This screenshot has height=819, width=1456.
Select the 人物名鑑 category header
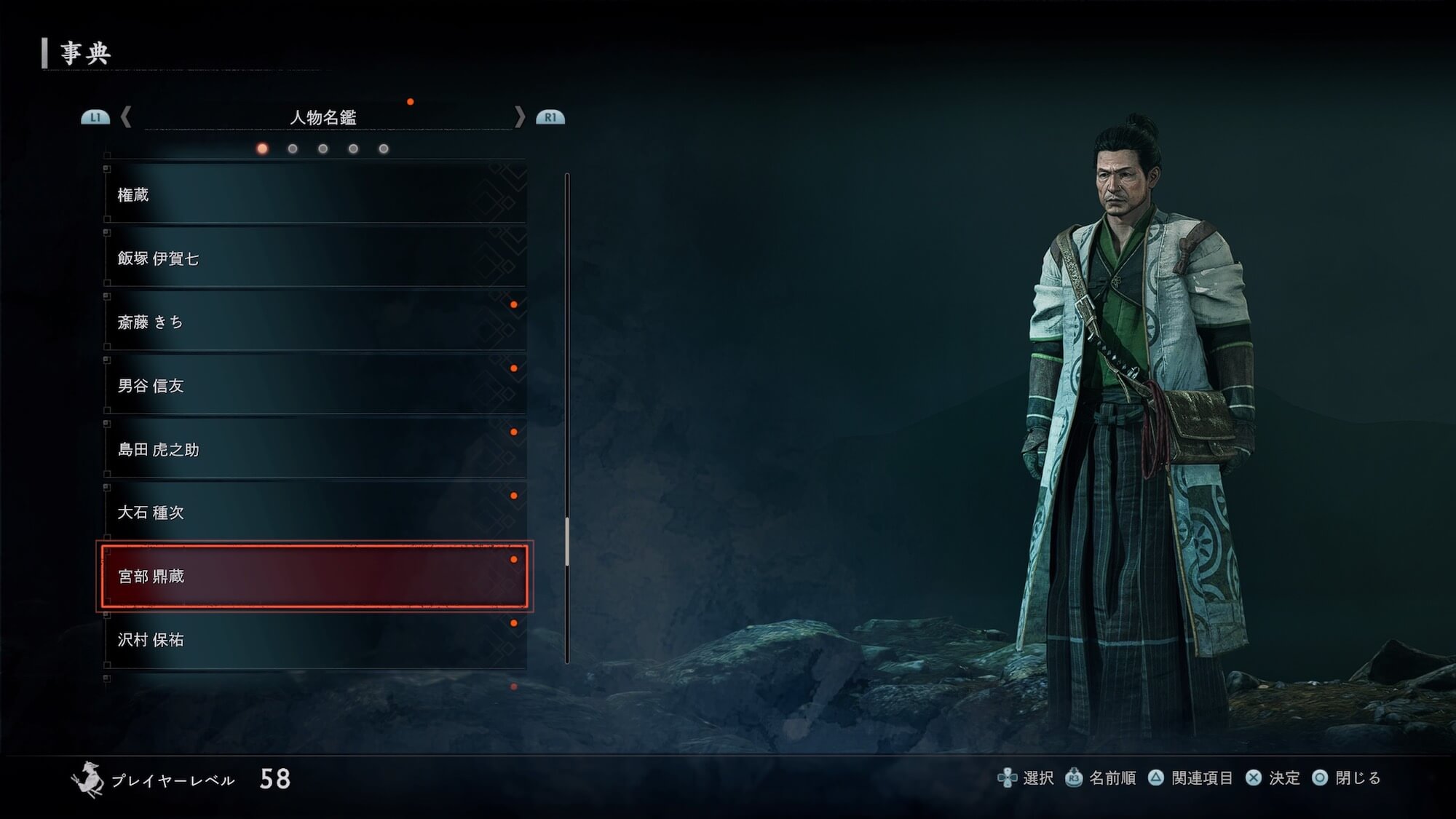point(323,117)
